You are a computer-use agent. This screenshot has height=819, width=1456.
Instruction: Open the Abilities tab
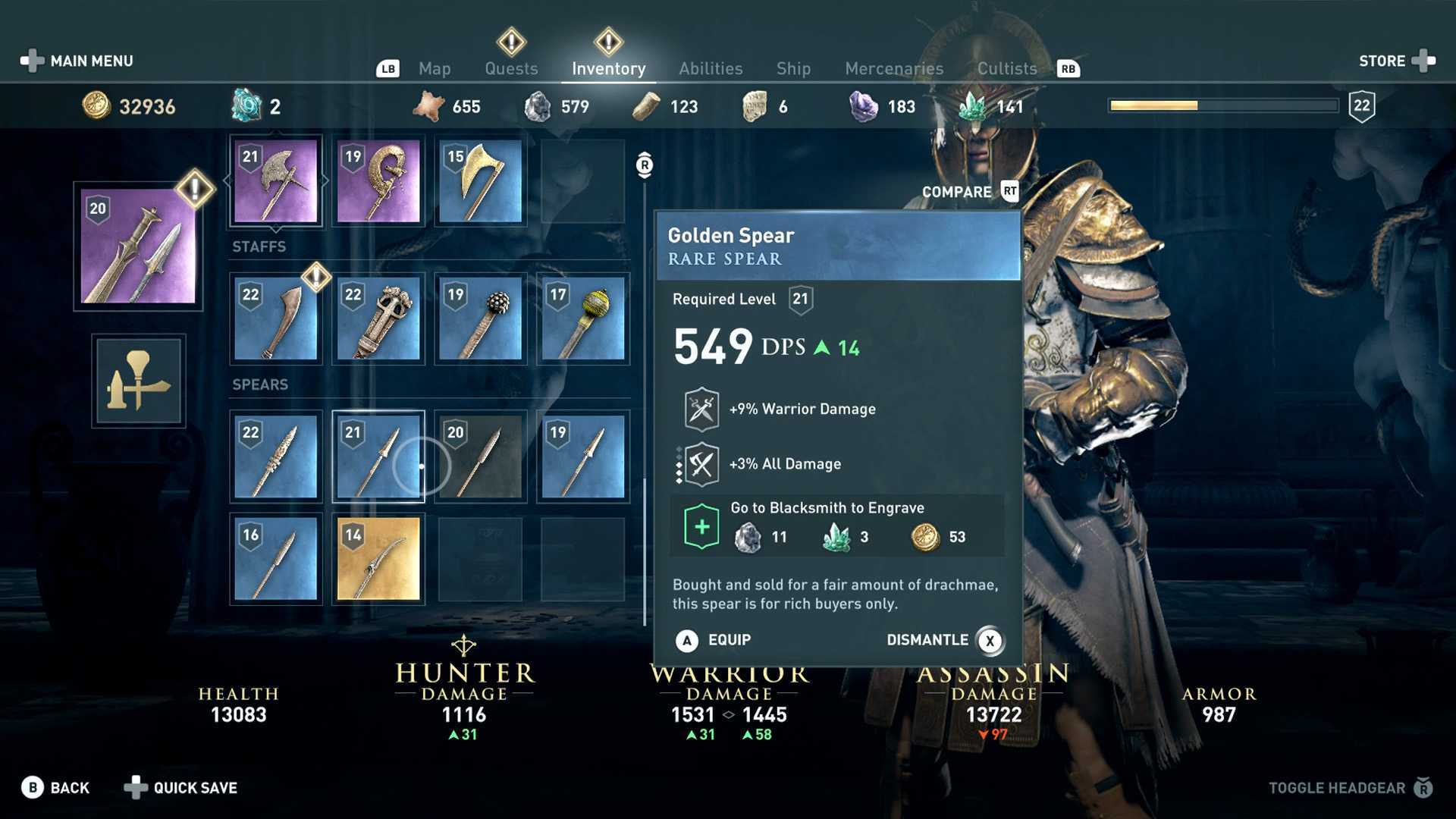pyautogui.click(x=711, y=68)
